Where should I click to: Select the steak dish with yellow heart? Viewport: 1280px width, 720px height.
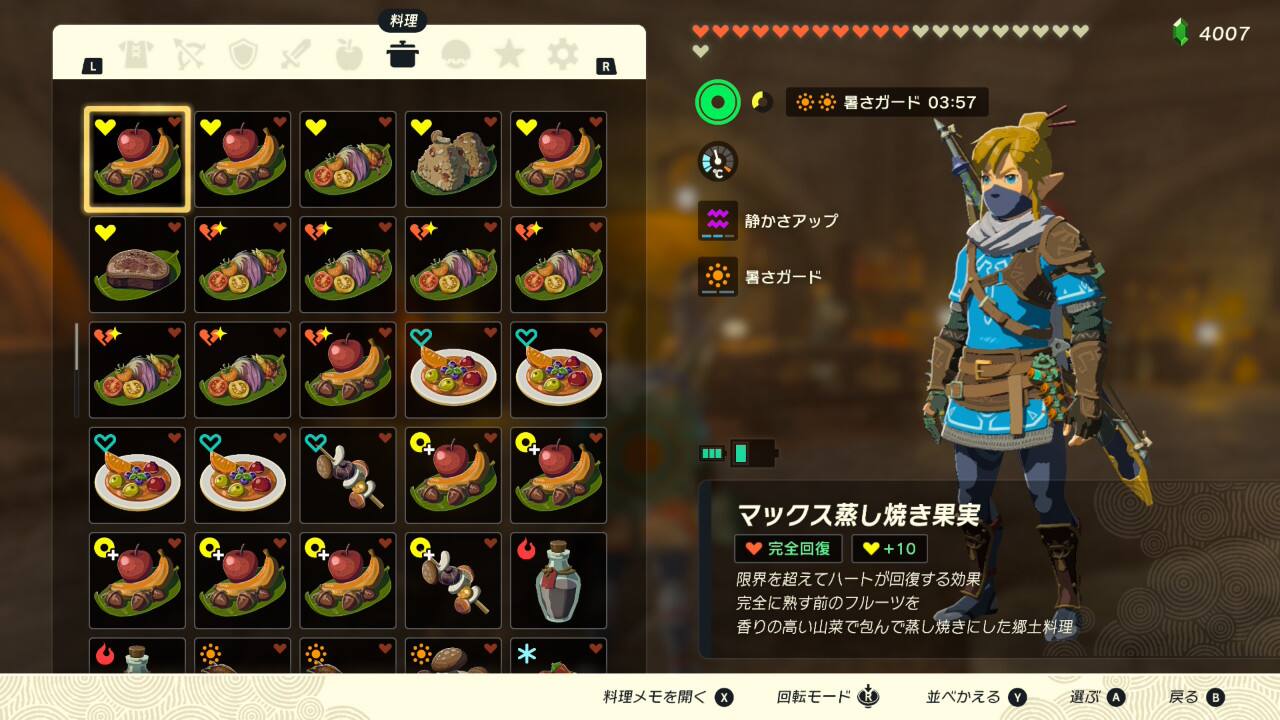(x=137, y=265)
